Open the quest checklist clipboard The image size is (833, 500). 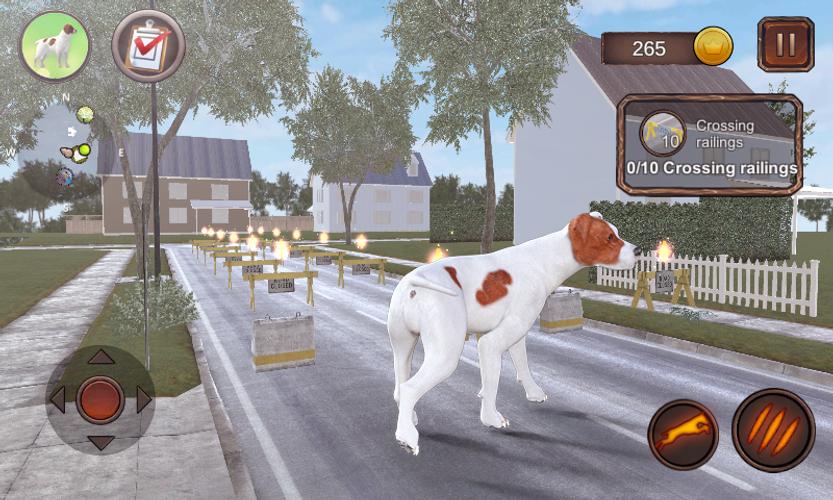(148, 46)
